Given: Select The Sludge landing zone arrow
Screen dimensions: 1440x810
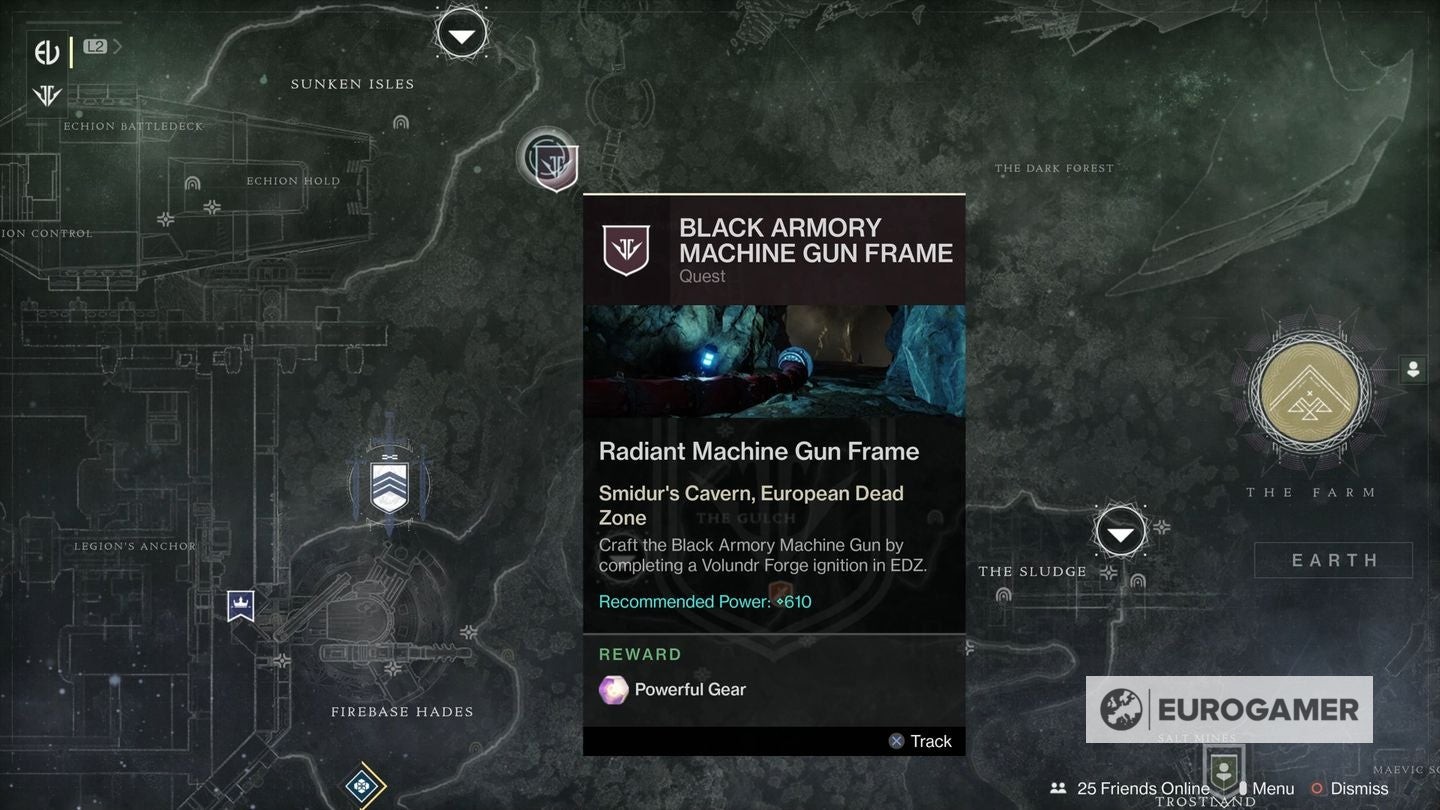Looking at the screenshot, I should coord(1120,532).
